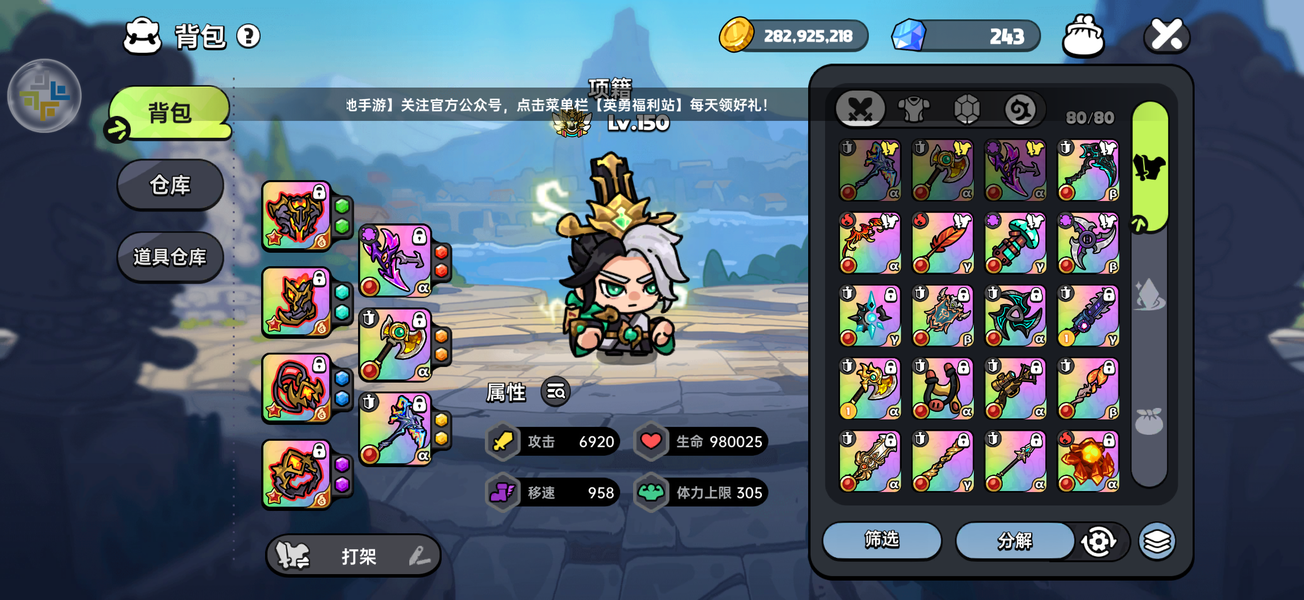The height and width of the screenshot is (600, 1304).
Task: Show the armor category in inventory
Action: pos(913,109)
